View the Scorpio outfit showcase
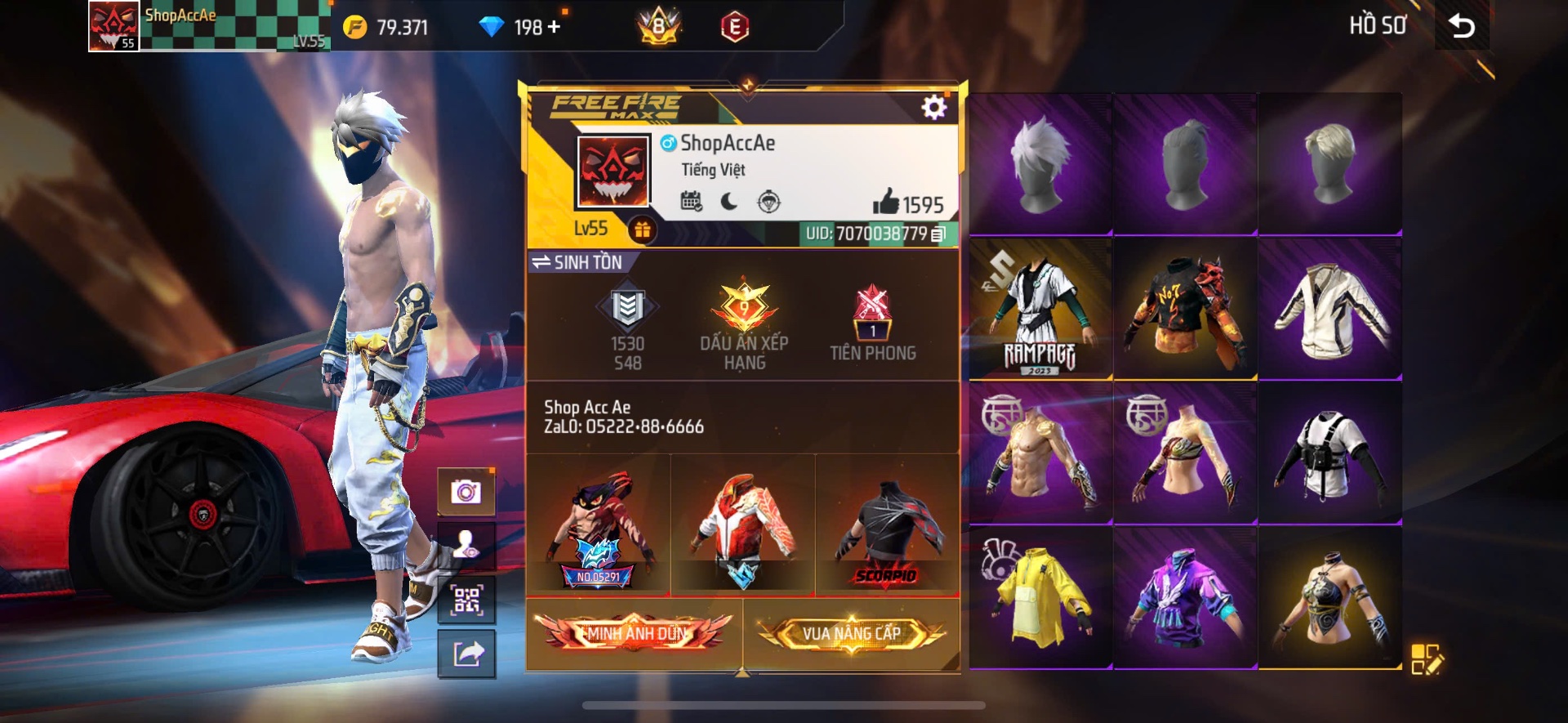Screen dimensions: 1568x723 point(888,525)
